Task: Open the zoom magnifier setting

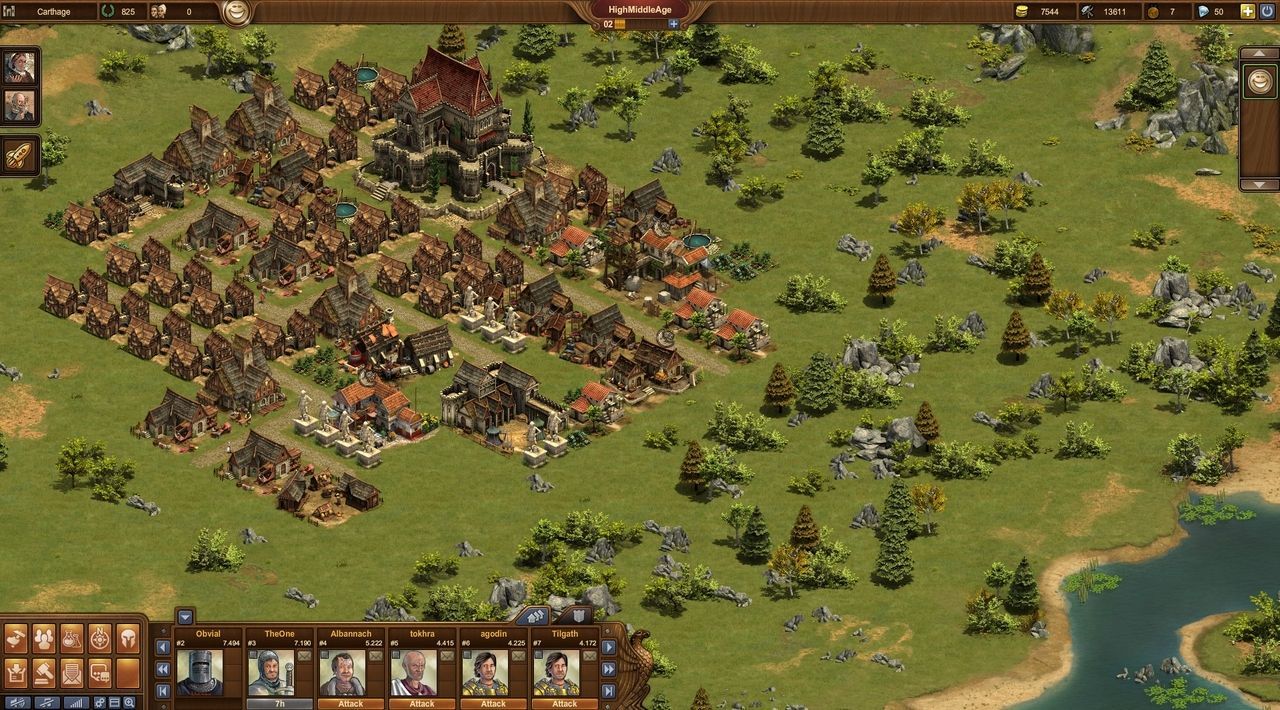Action: click(129, 702)
